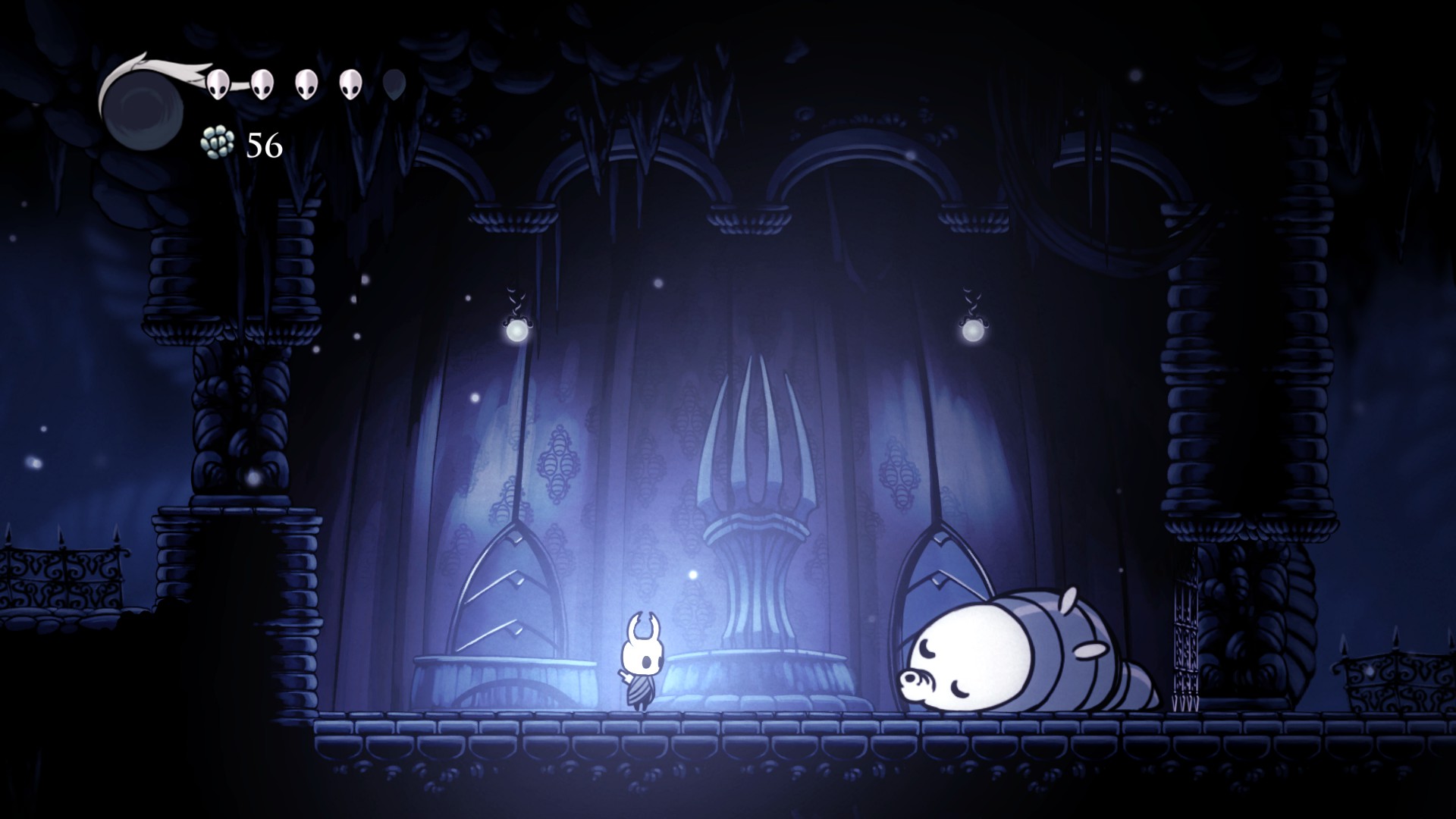Viewport: 1456px width, 819px height.
Task: Toggle the darkened empty fifth mask
Action: 394,83
